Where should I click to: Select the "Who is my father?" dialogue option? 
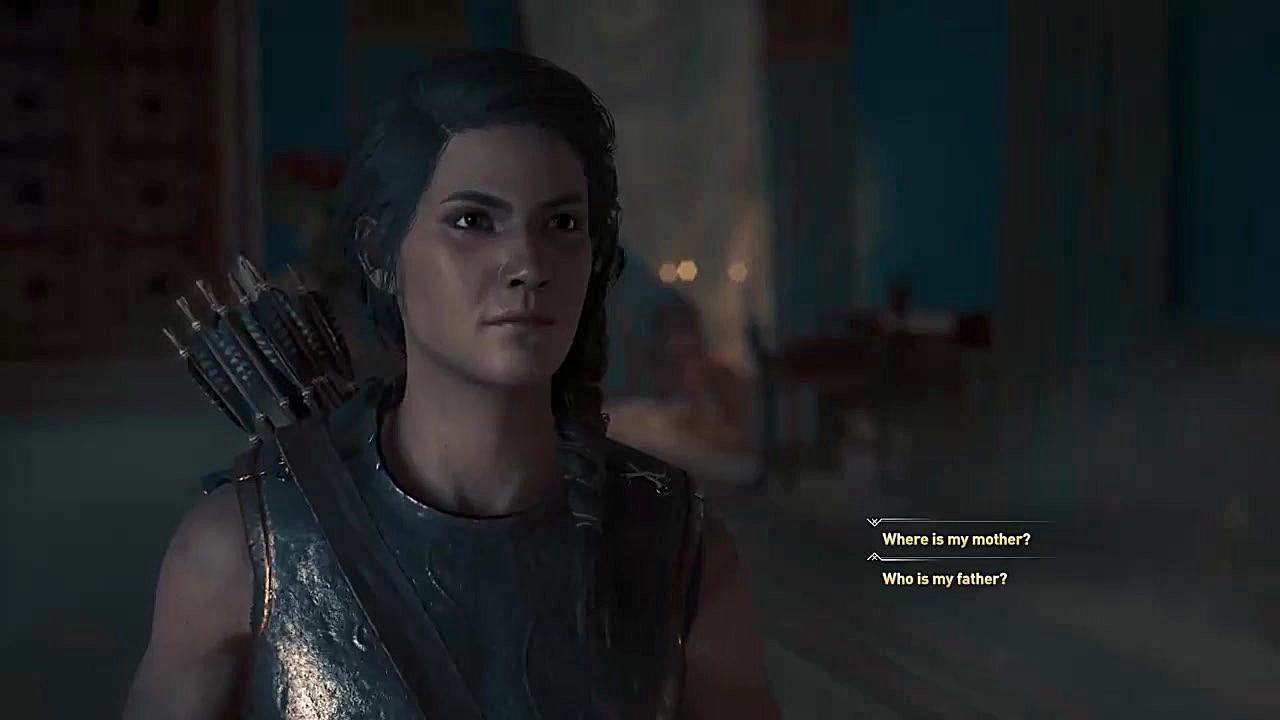click(x=944, y=578)
